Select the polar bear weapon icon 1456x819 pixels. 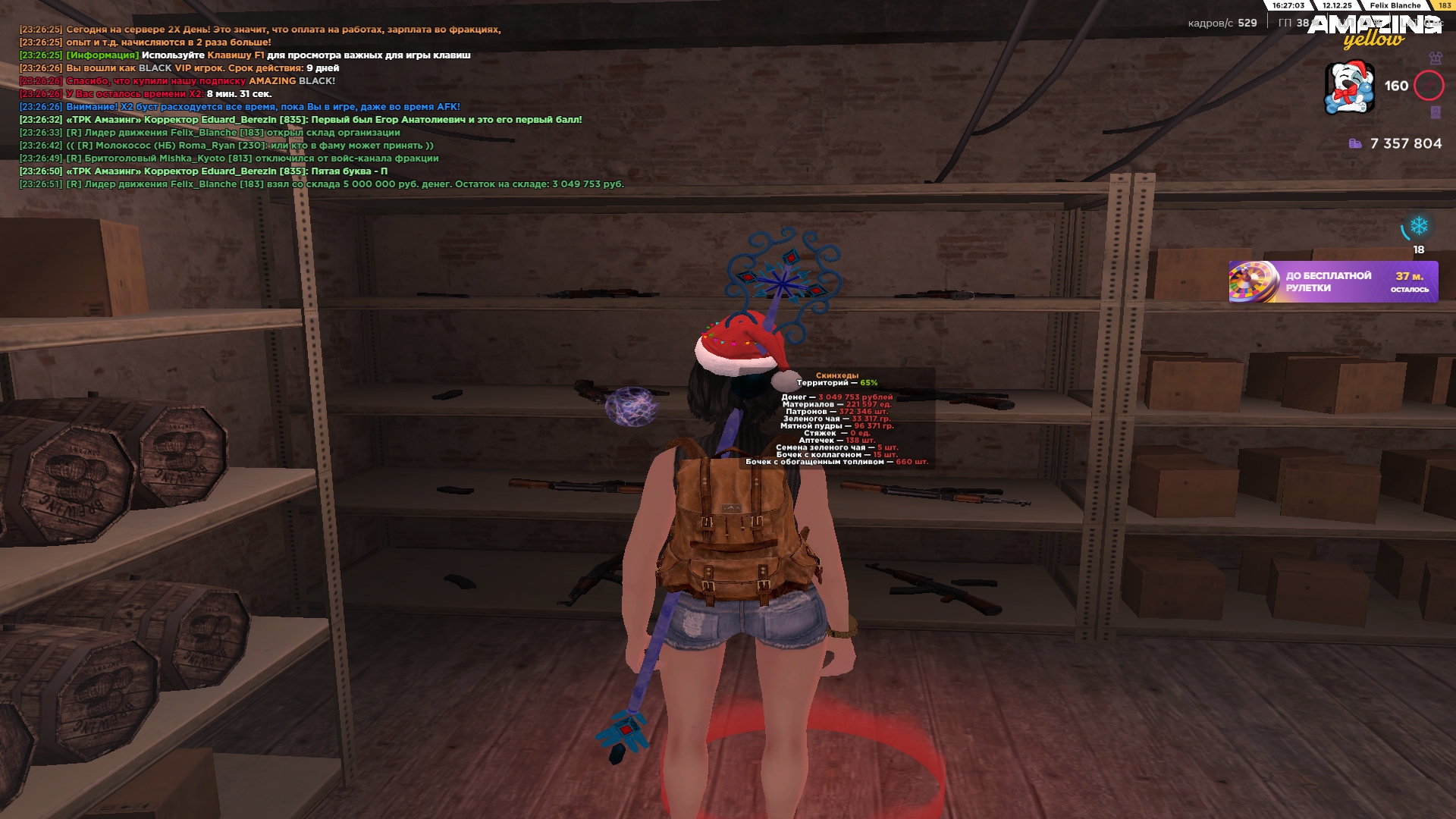point(1349,87)
